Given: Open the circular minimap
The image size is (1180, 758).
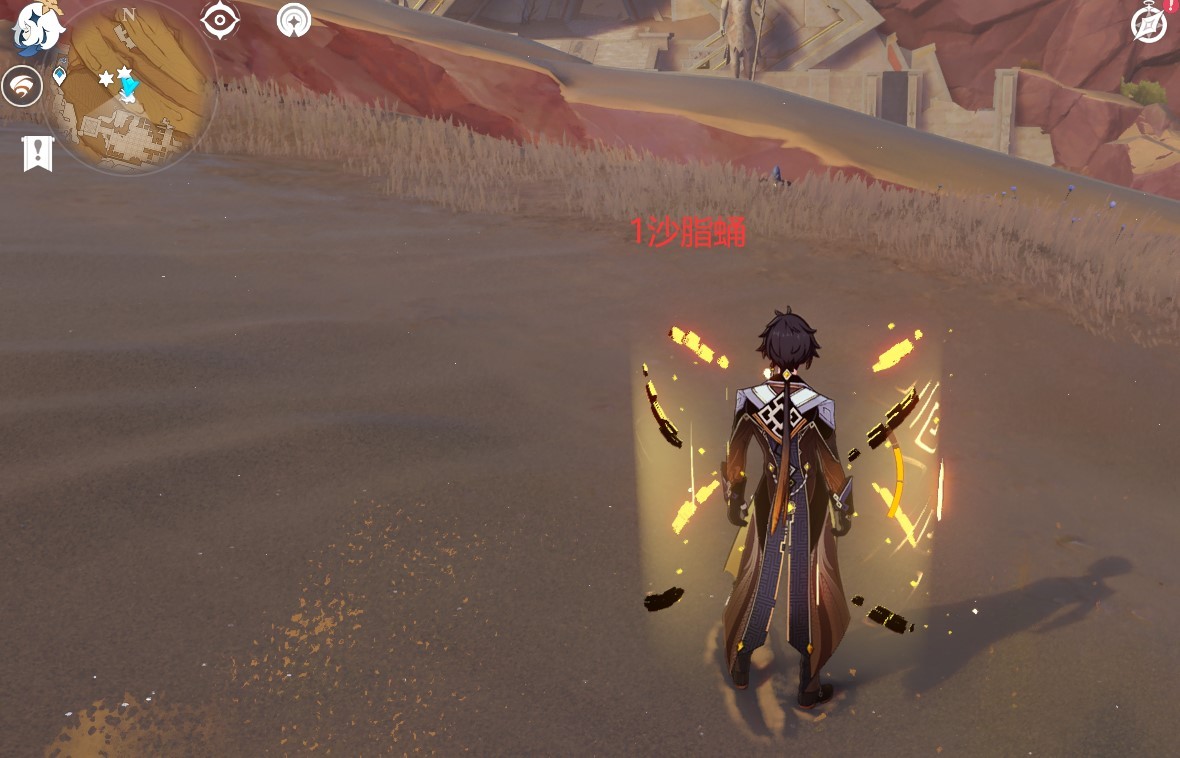Looking at the screenshot, I should tap(130, 88).
